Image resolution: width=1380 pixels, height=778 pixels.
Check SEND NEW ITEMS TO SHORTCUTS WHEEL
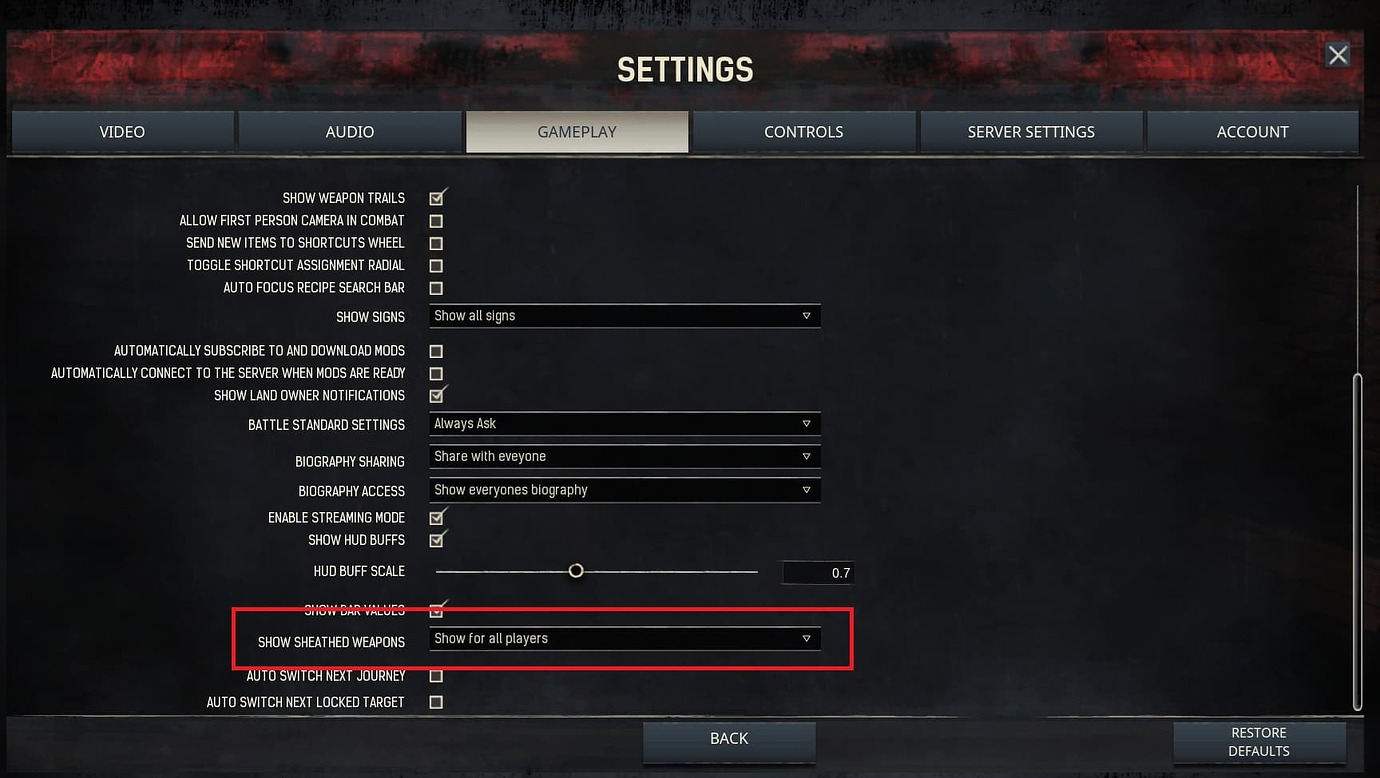pos(436,243)
